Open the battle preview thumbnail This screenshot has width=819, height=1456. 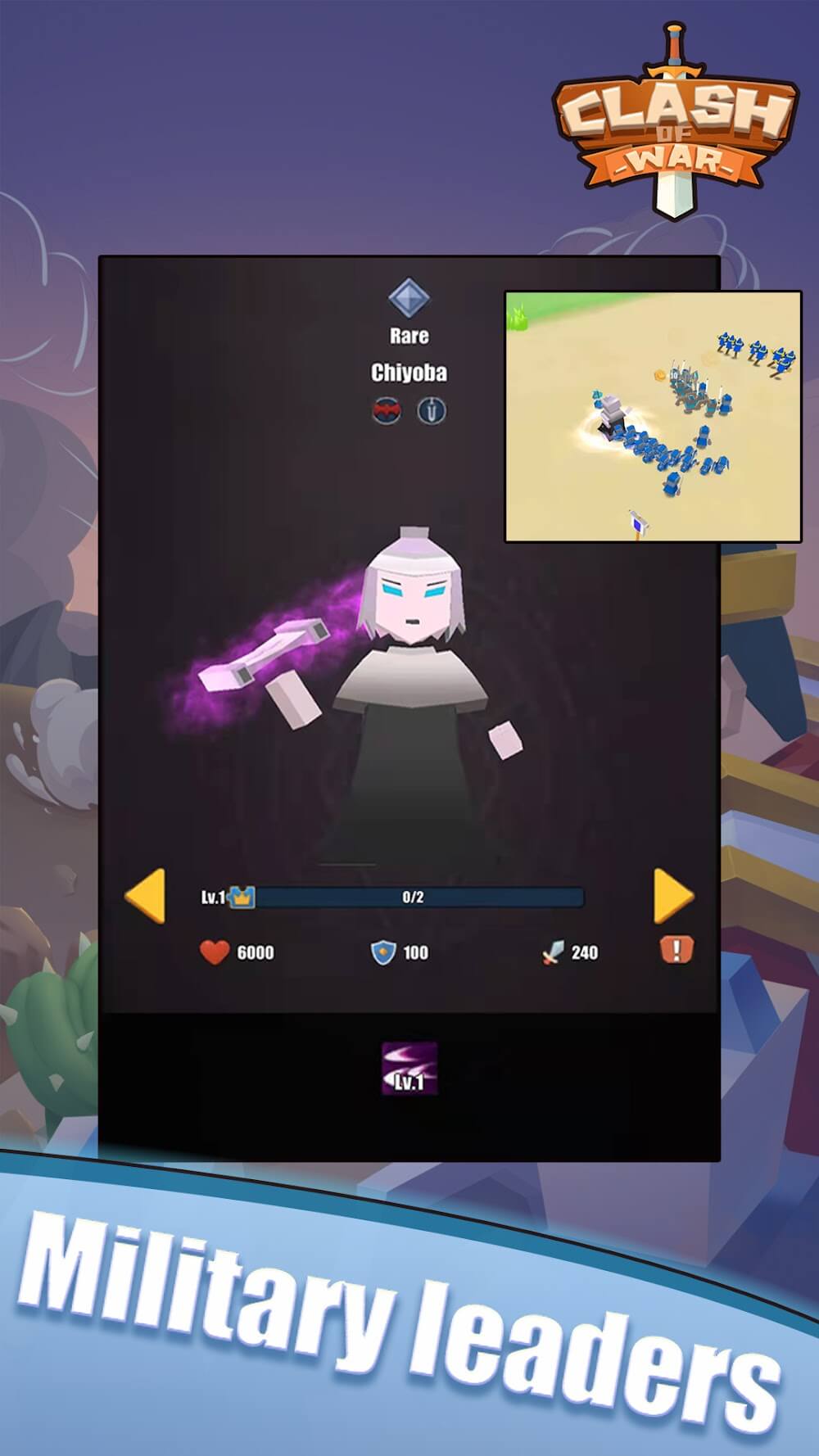tap(653, 416)
